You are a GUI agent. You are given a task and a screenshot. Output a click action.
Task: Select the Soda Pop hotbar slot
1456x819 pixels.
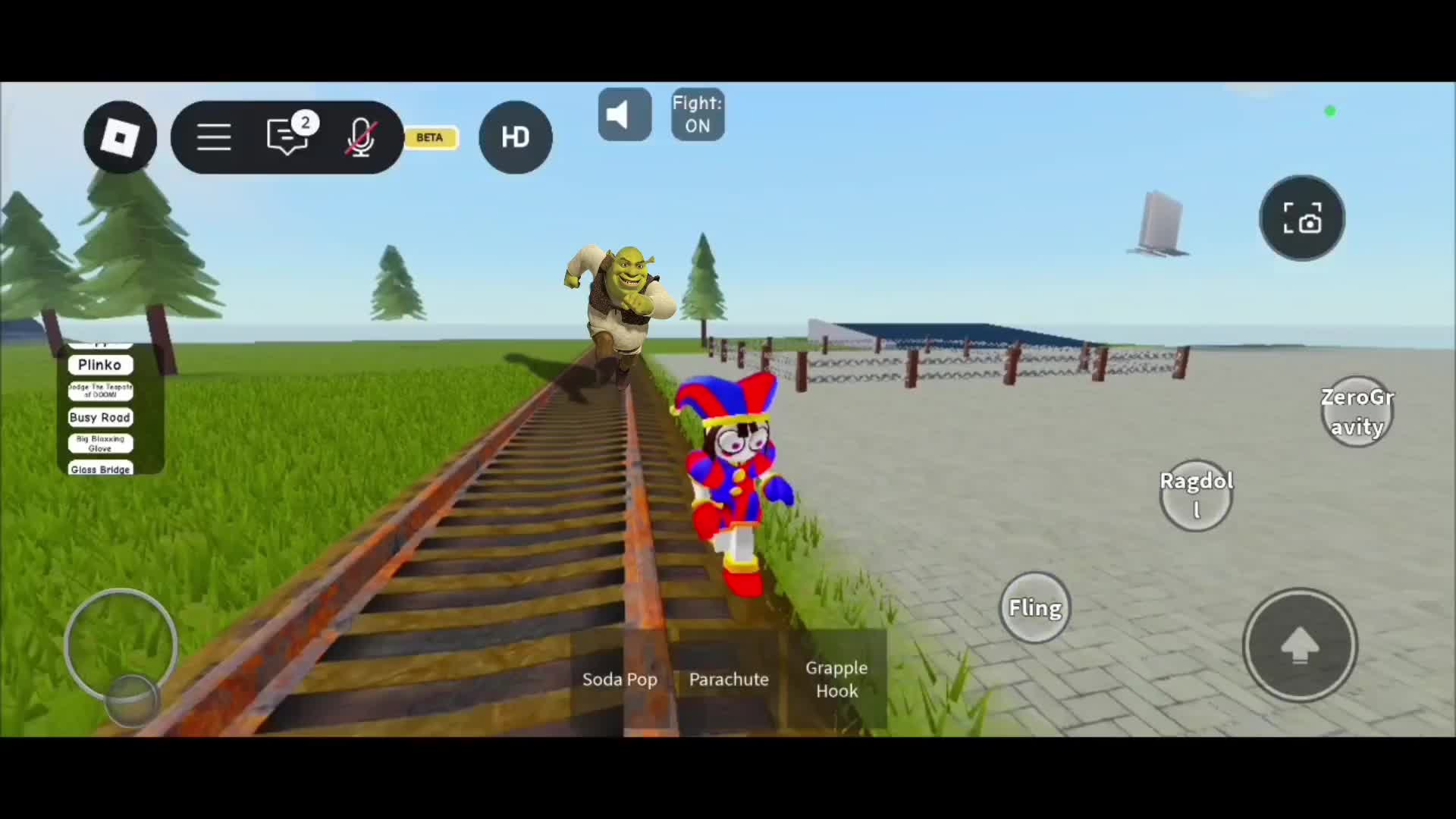click(620, 679)
